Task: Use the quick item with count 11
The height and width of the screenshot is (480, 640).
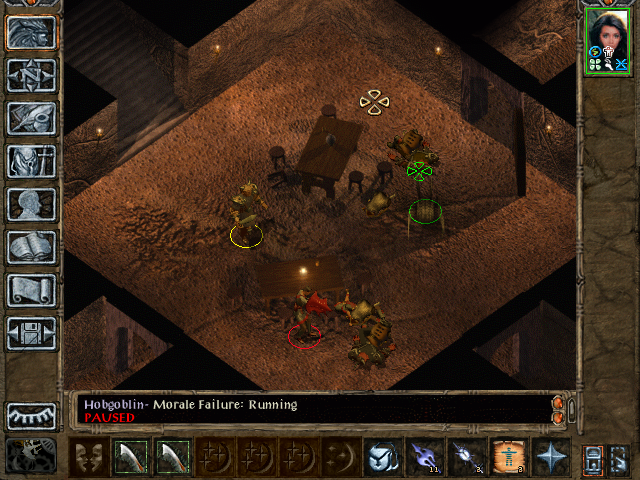Action: click(424, 456)
